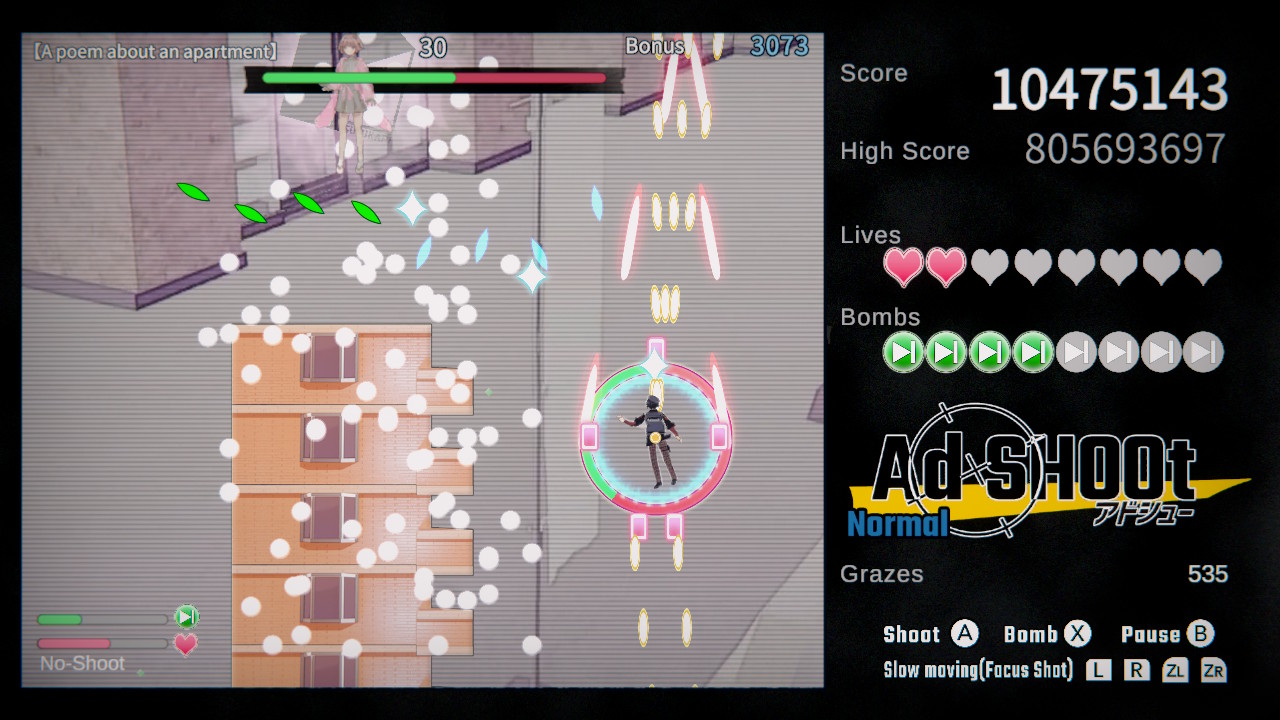Click the boss health bar
The width and height of the screenshot is (1280, 720).
click(432, 75)
